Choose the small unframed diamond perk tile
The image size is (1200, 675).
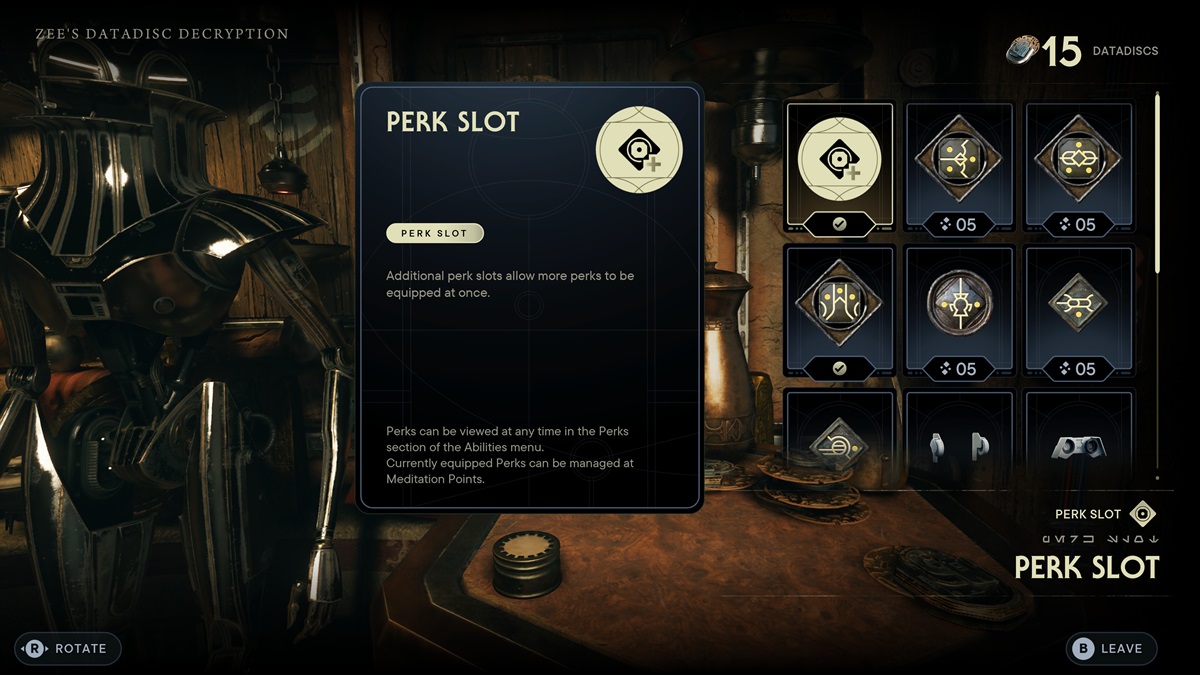pyautogui.click(x=1079, y=313)
